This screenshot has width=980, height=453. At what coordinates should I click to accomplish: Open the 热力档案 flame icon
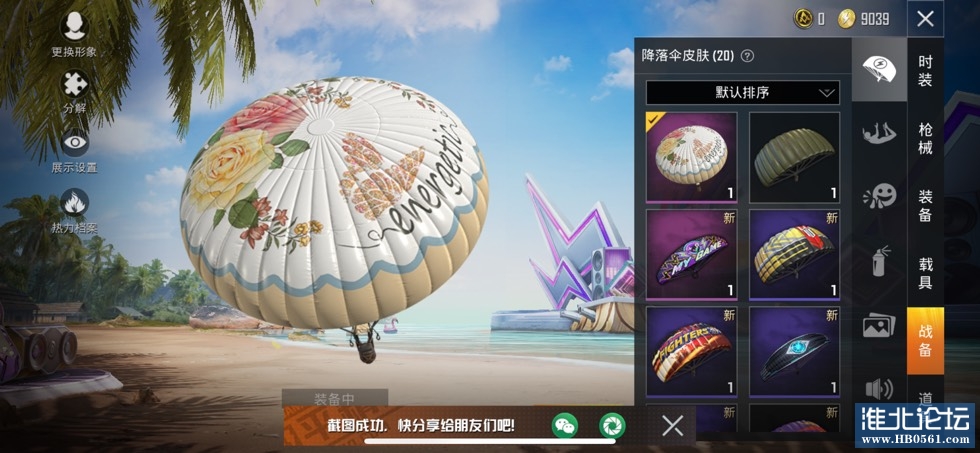pos(75,208)
